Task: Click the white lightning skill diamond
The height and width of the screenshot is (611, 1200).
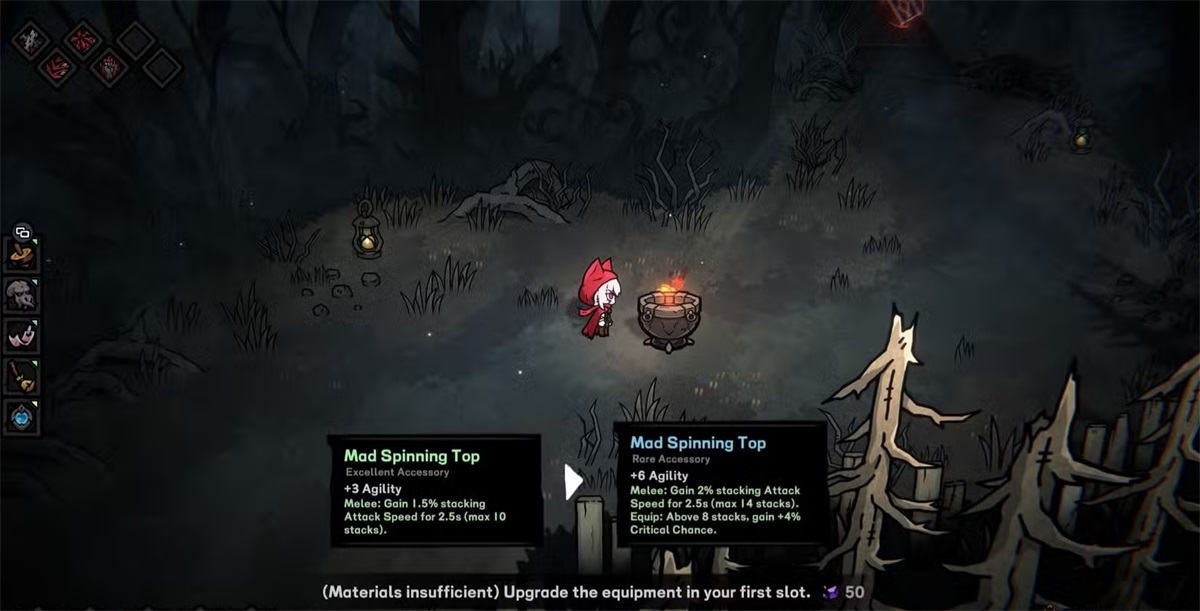Action: click(x=30, y=40)
